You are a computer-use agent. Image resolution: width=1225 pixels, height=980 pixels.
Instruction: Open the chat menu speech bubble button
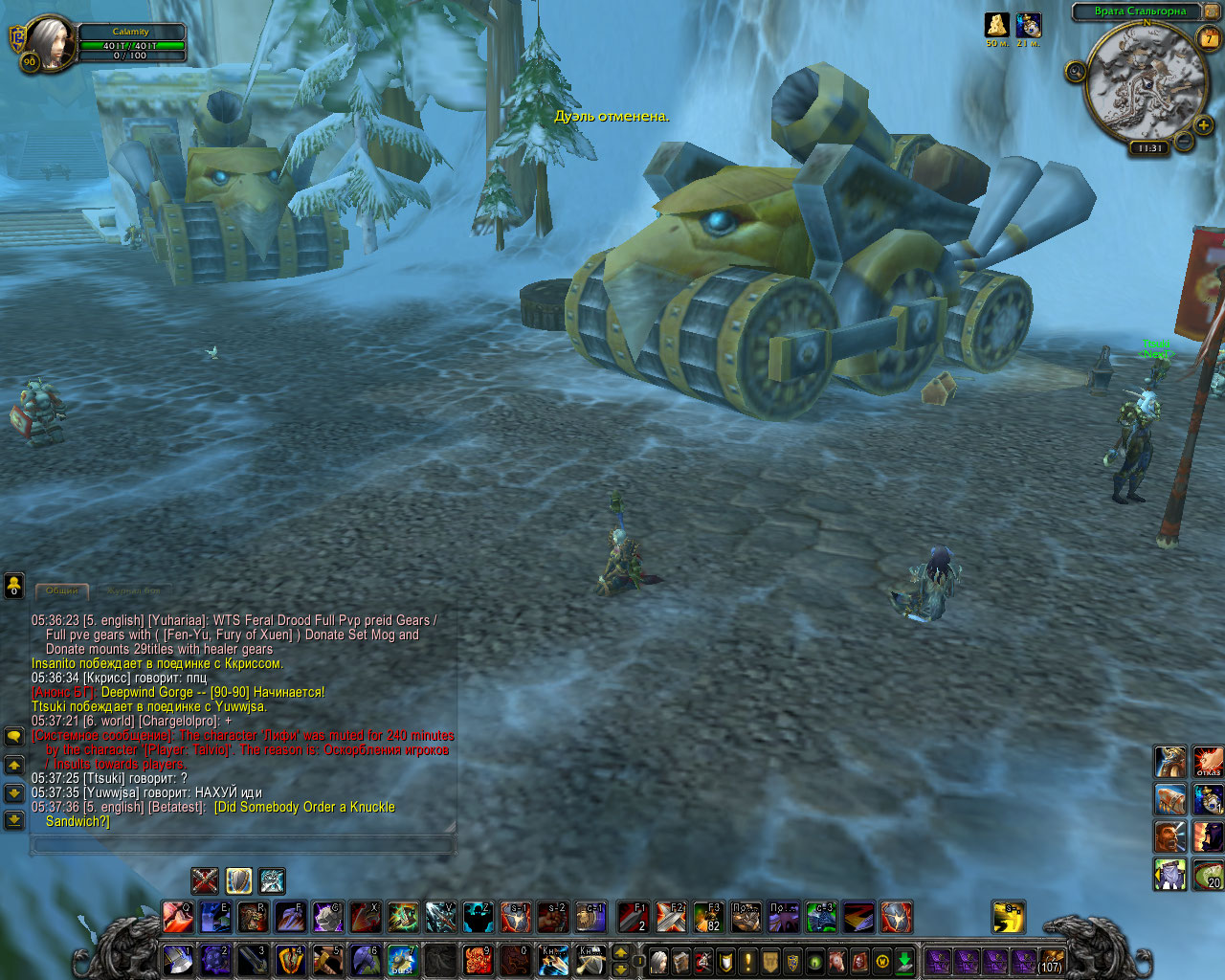click(14, 736)
